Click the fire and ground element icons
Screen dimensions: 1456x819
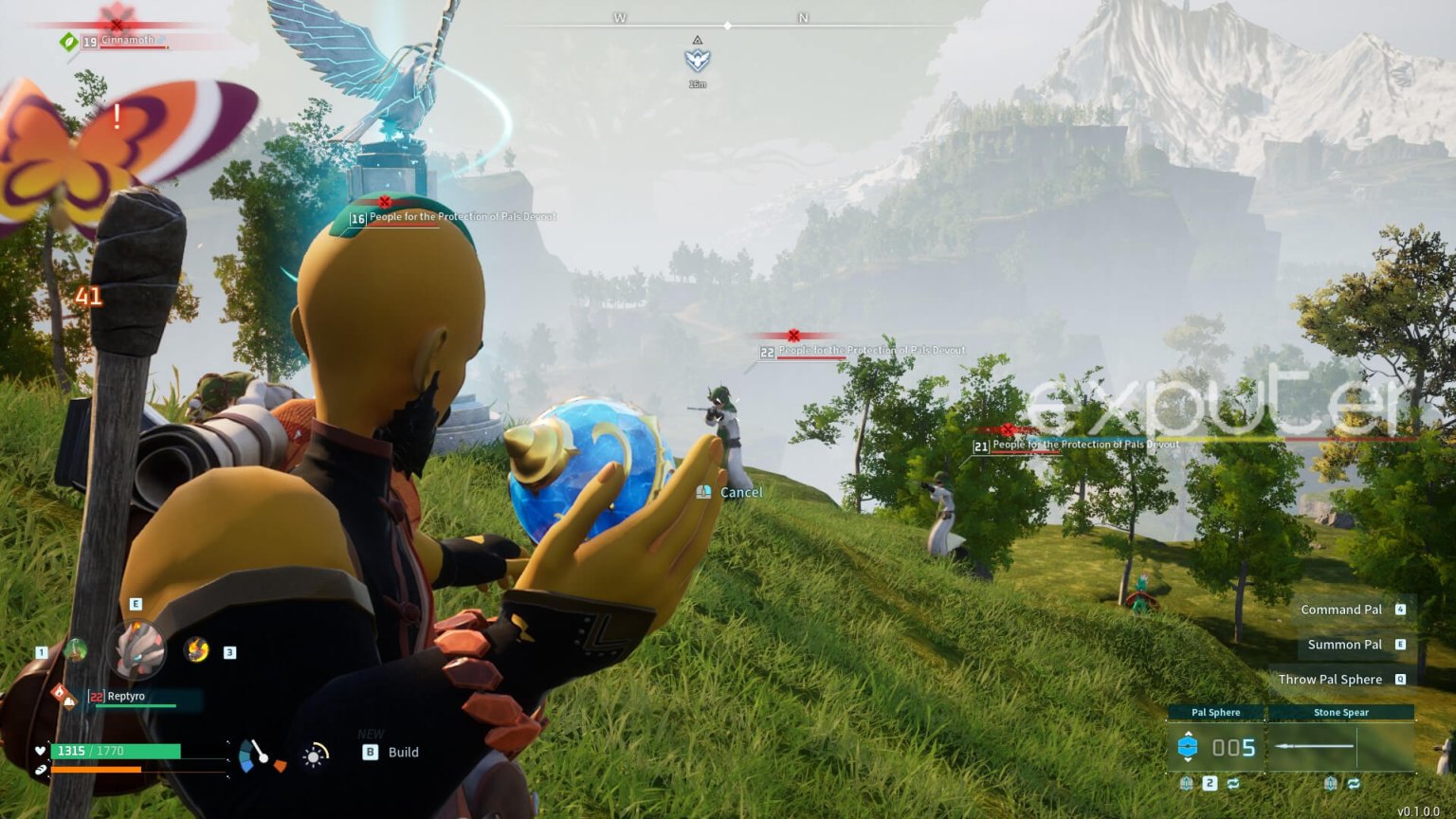point(64,696)
